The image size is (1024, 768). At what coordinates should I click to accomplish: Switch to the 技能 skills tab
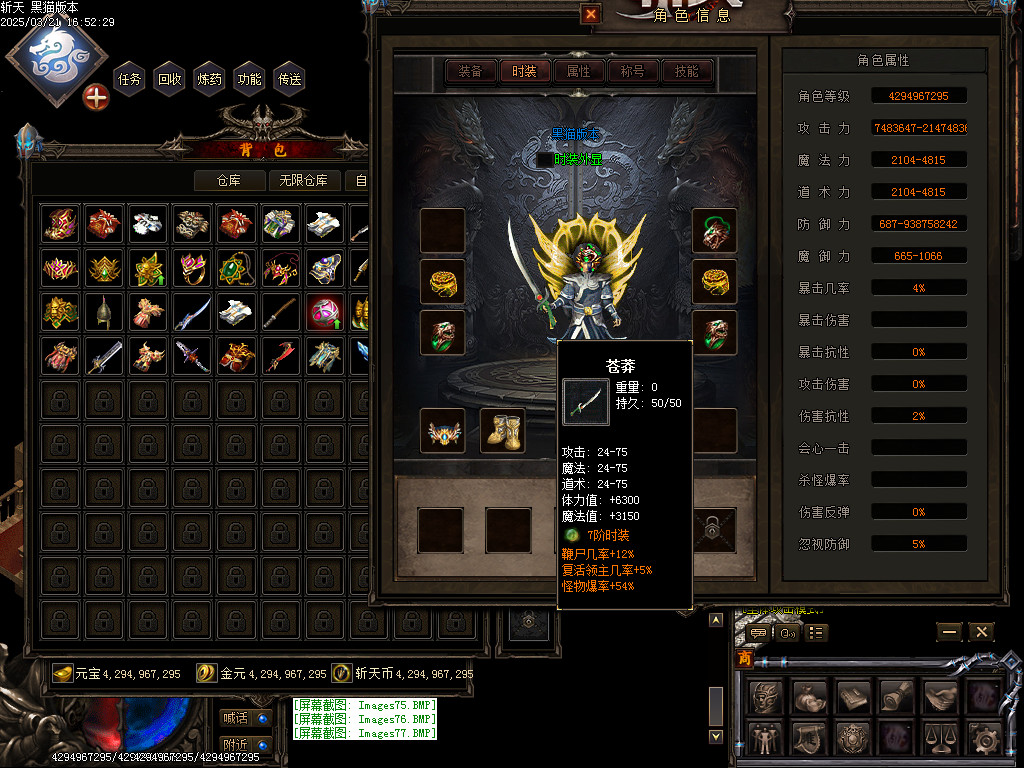coord(686,71)
